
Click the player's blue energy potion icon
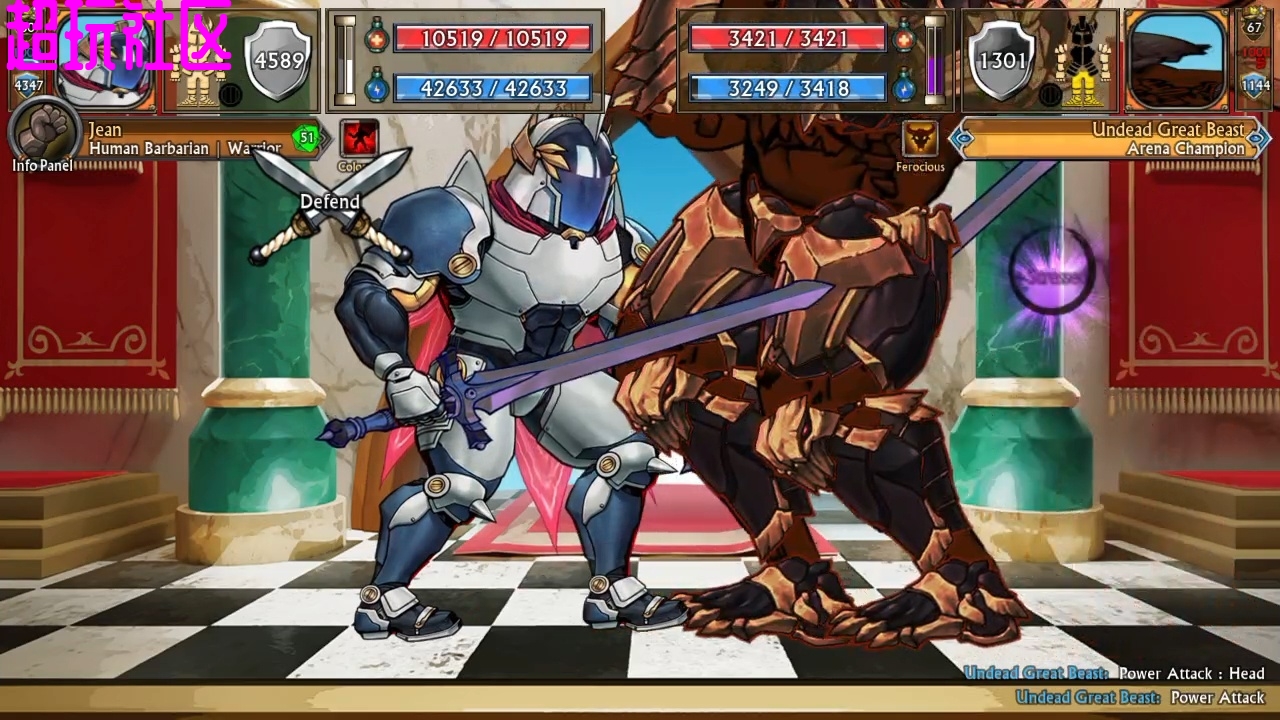[376, 87]
